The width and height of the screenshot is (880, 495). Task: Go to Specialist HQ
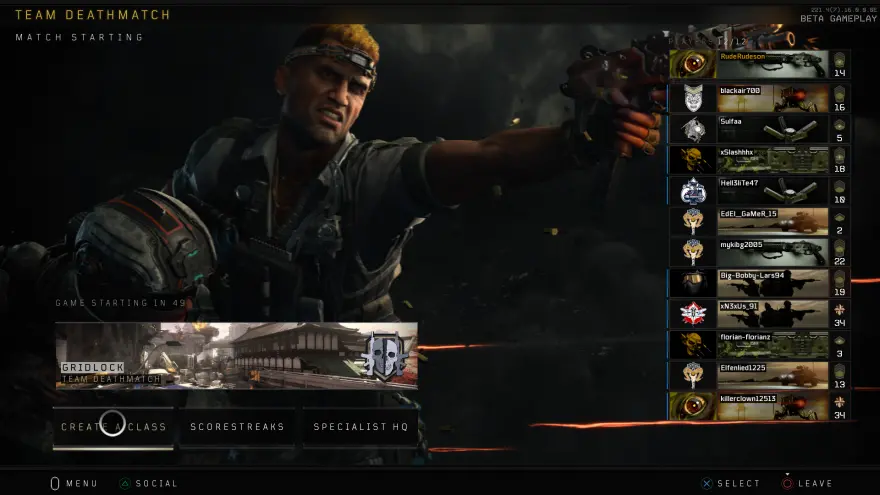361,427
